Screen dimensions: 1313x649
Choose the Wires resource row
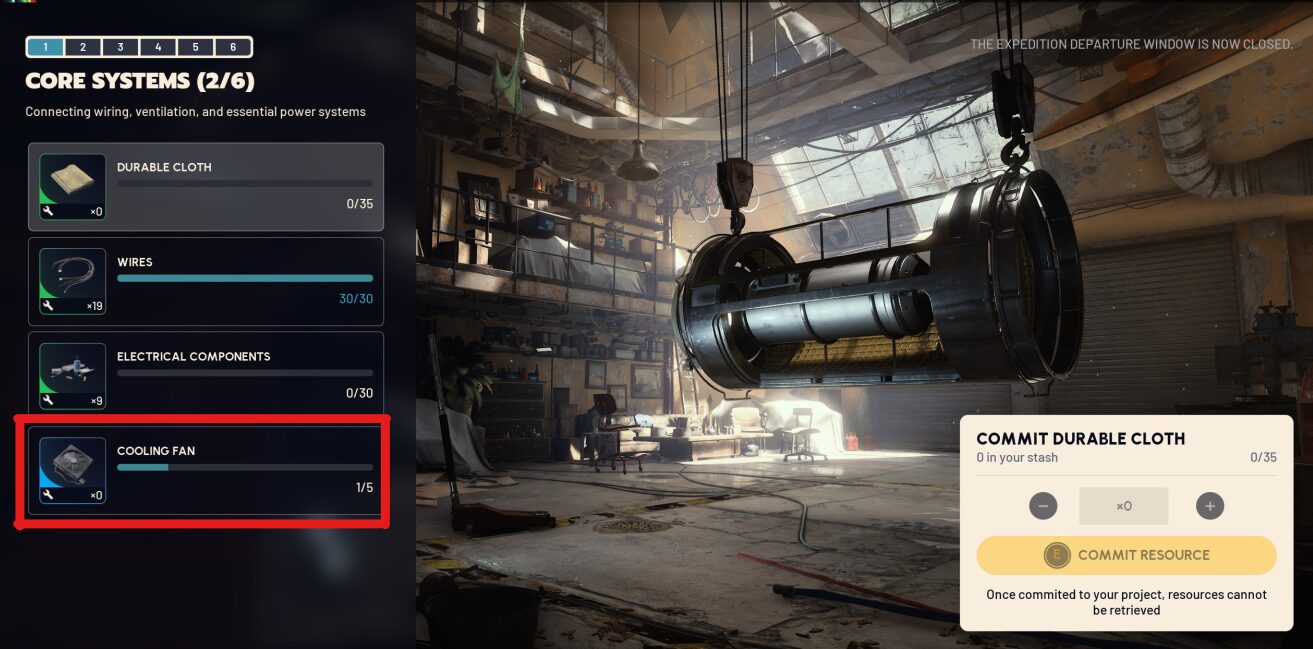(206, 281)
